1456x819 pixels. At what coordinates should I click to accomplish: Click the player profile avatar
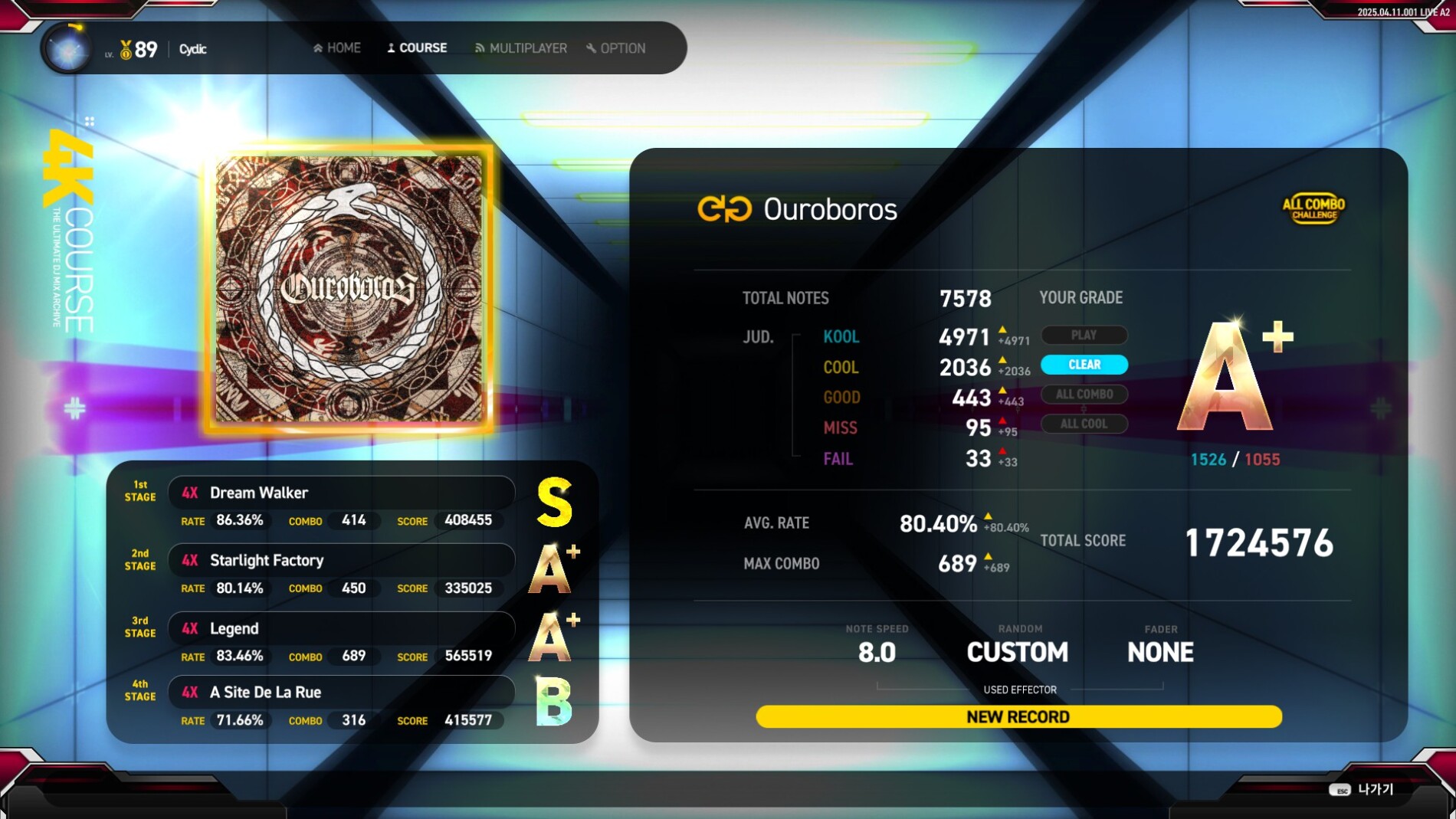click(x=68, y=49)
